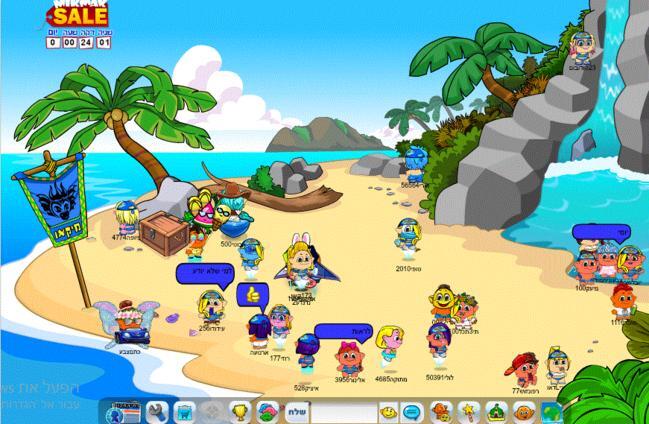Open the island world map icon
The height and width of the screenshot is (424, 649).
[546, 411]
